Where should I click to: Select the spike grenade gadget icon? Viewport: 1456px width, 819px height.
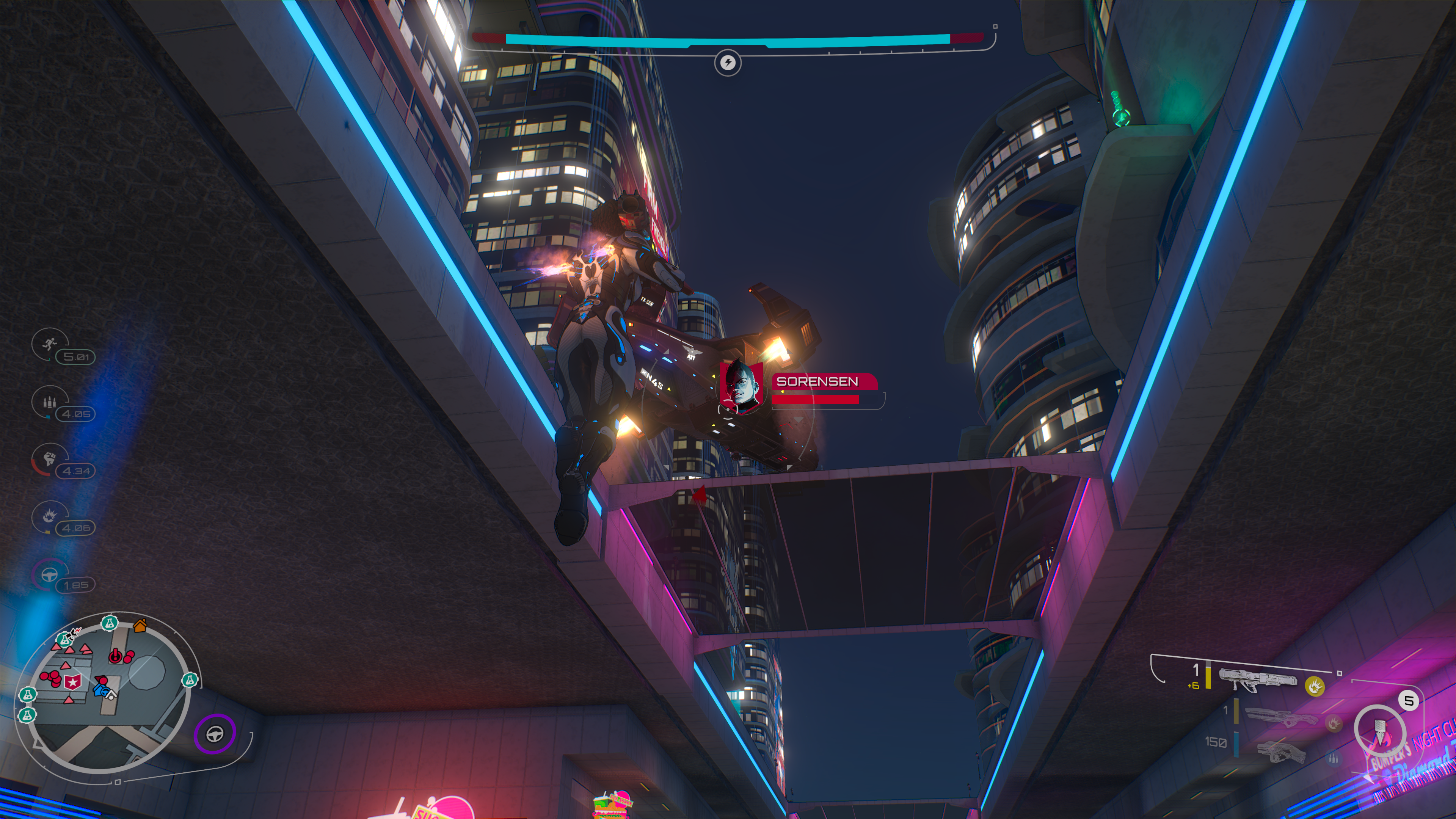(x=1379, y=732)
